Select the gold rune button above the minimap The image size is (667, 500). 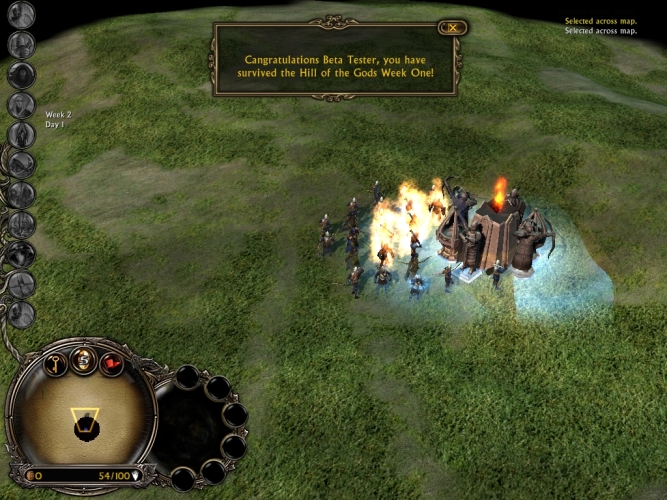tap(83, 362)
